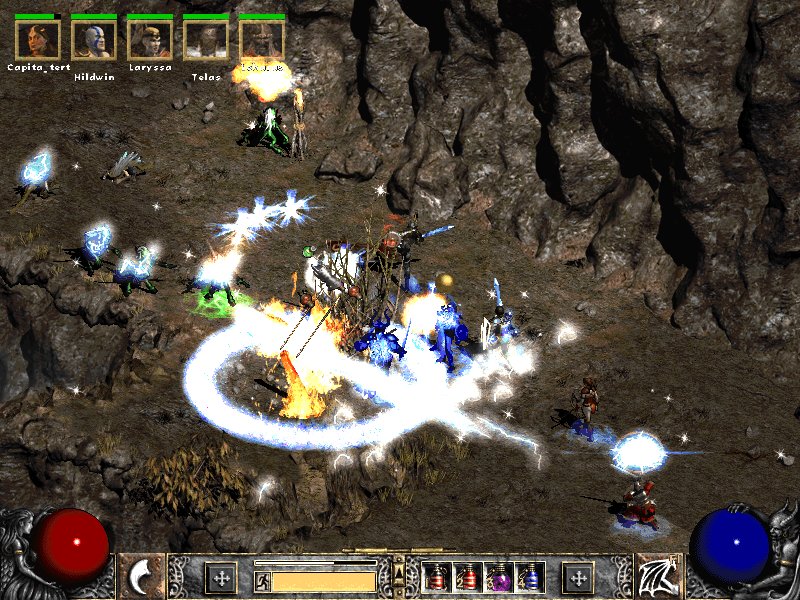Open the right-click skill selector with the wing icon
The image size is (800, 600).
(657, 577)
